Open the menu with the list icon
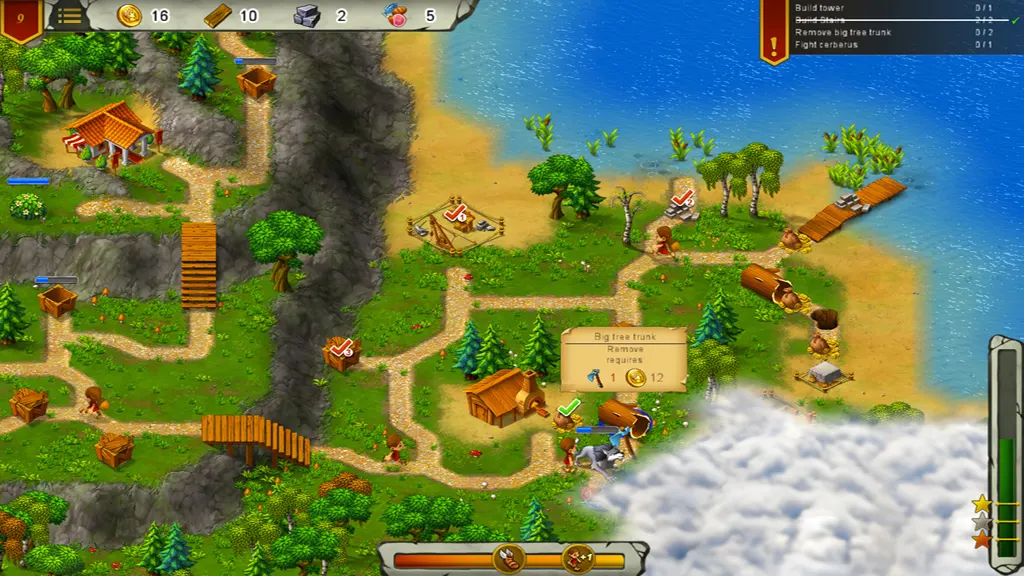 pos(69,15)
